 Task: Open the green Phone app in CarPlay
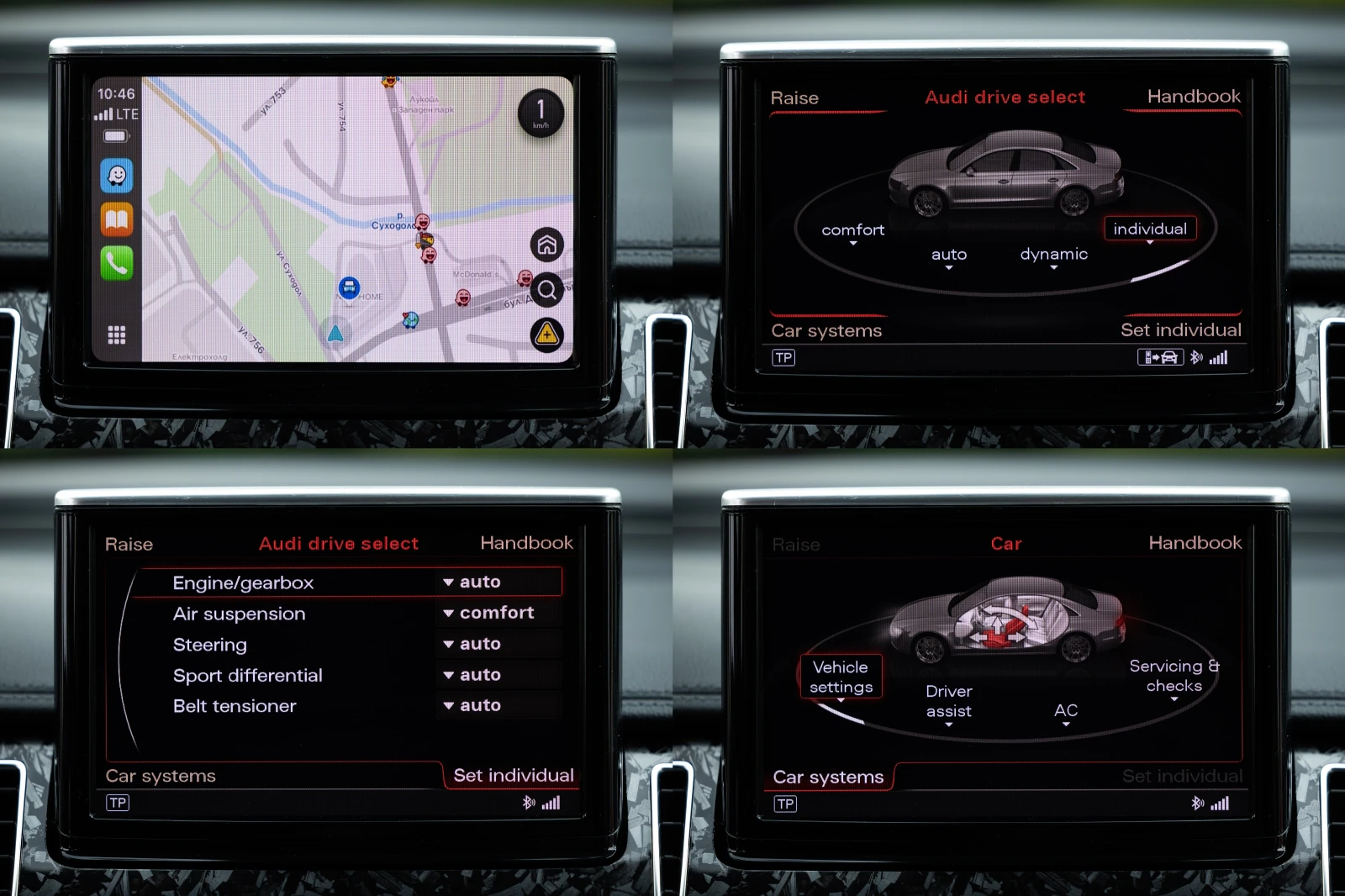[117, 261]
